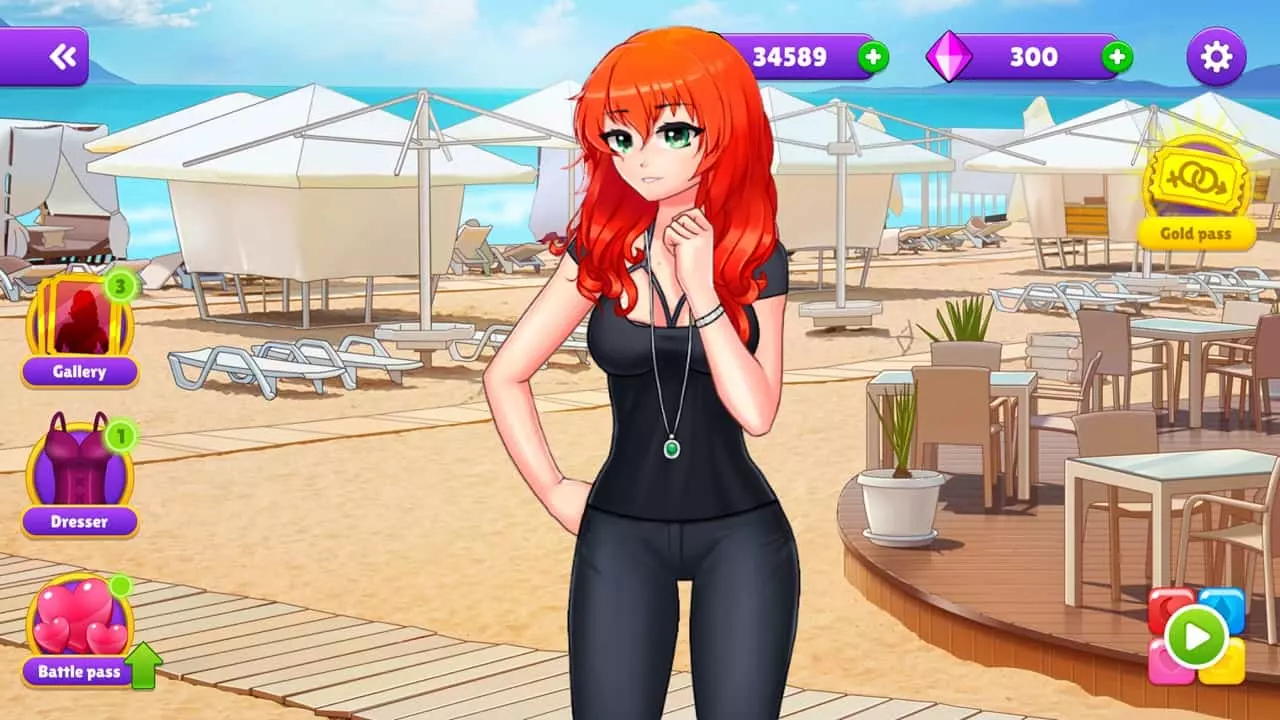Open the settings gear icon

(1215, 57)
